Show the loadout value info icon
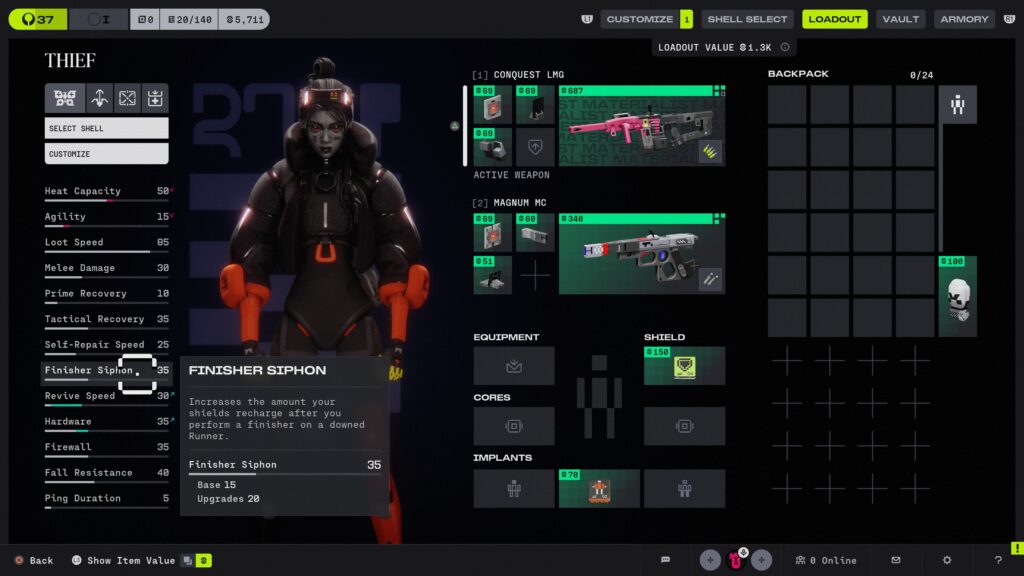The height and width of the screenshot is (576, 1024). coord(785,47)
